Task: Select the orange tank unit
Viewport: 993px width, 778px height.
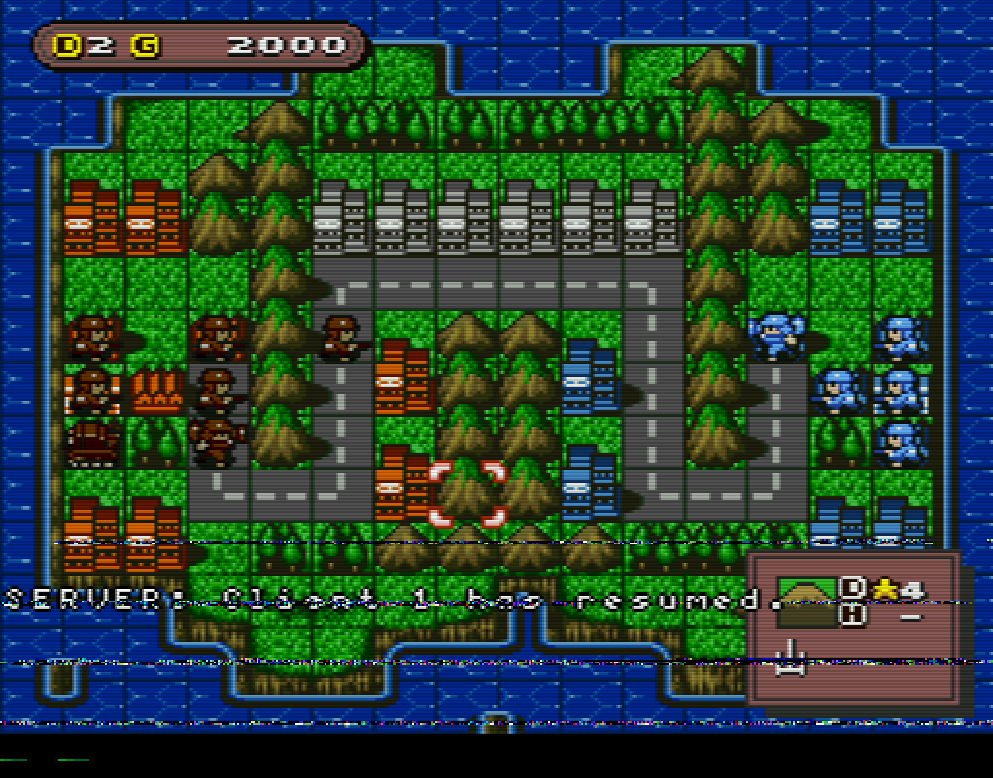Action: pos(93,440)
